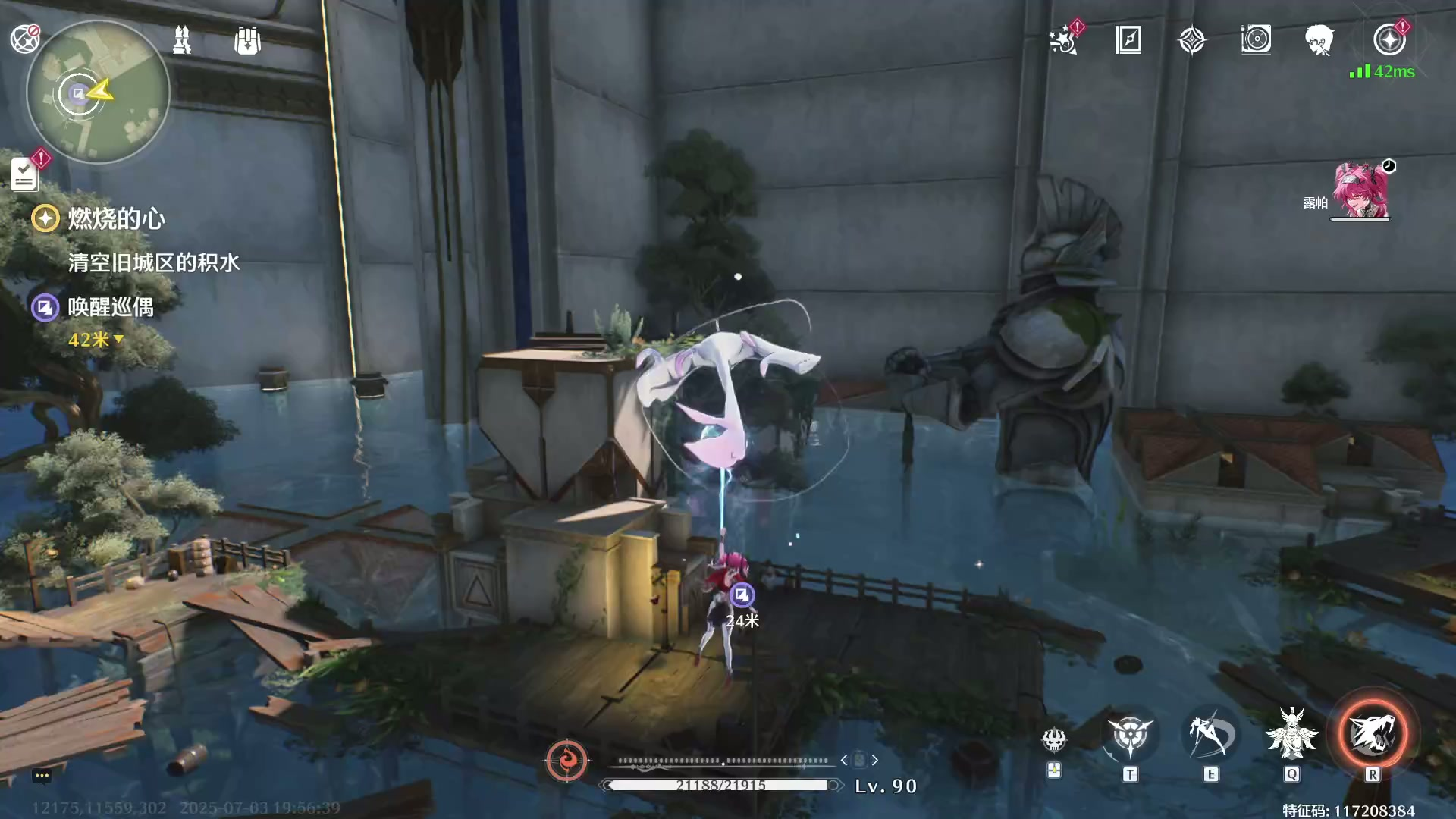The height and width of the screenshot is (819, 1456).
Task: Activate the Echo skill marked Q
Action: (1291, 734)
